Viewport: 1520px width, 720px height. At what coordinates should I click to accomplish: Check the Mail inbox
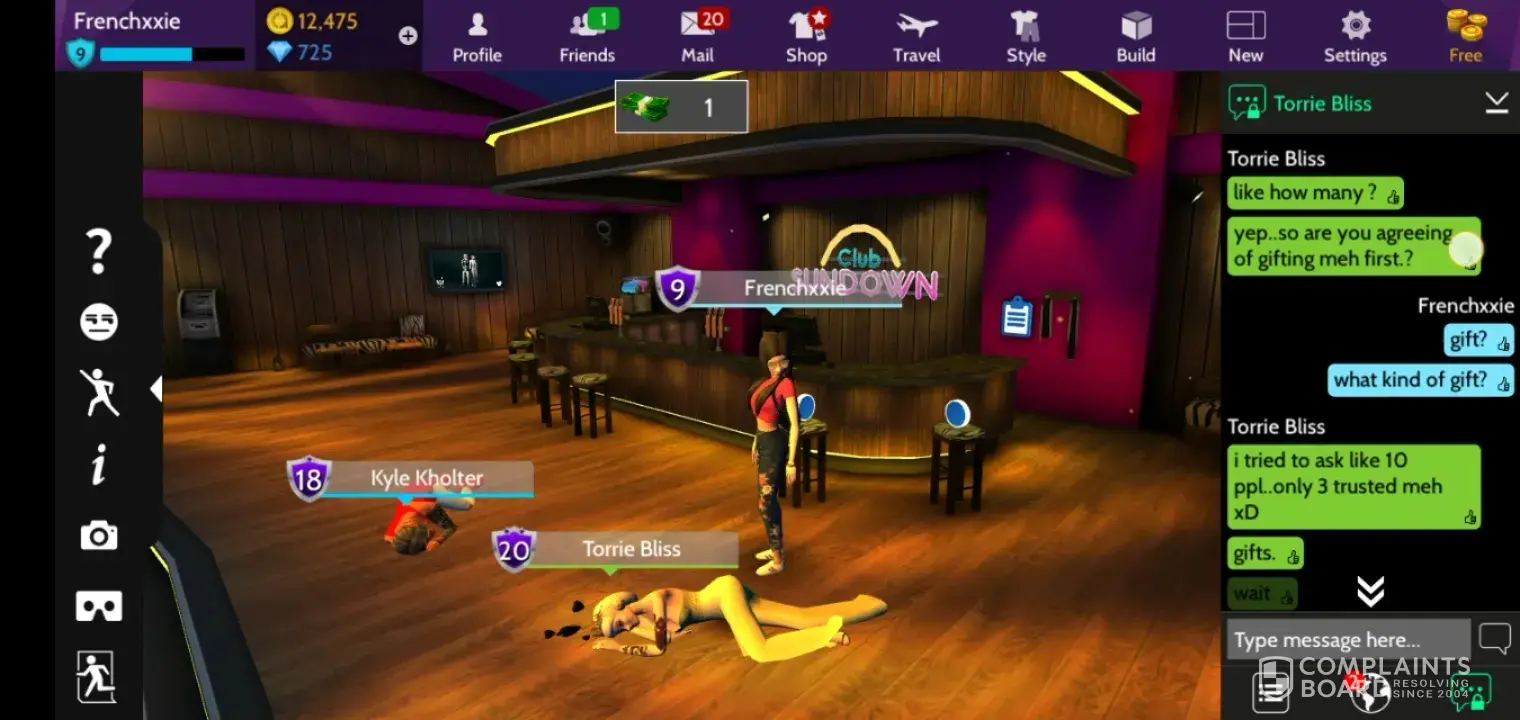(x=698, y=36)
